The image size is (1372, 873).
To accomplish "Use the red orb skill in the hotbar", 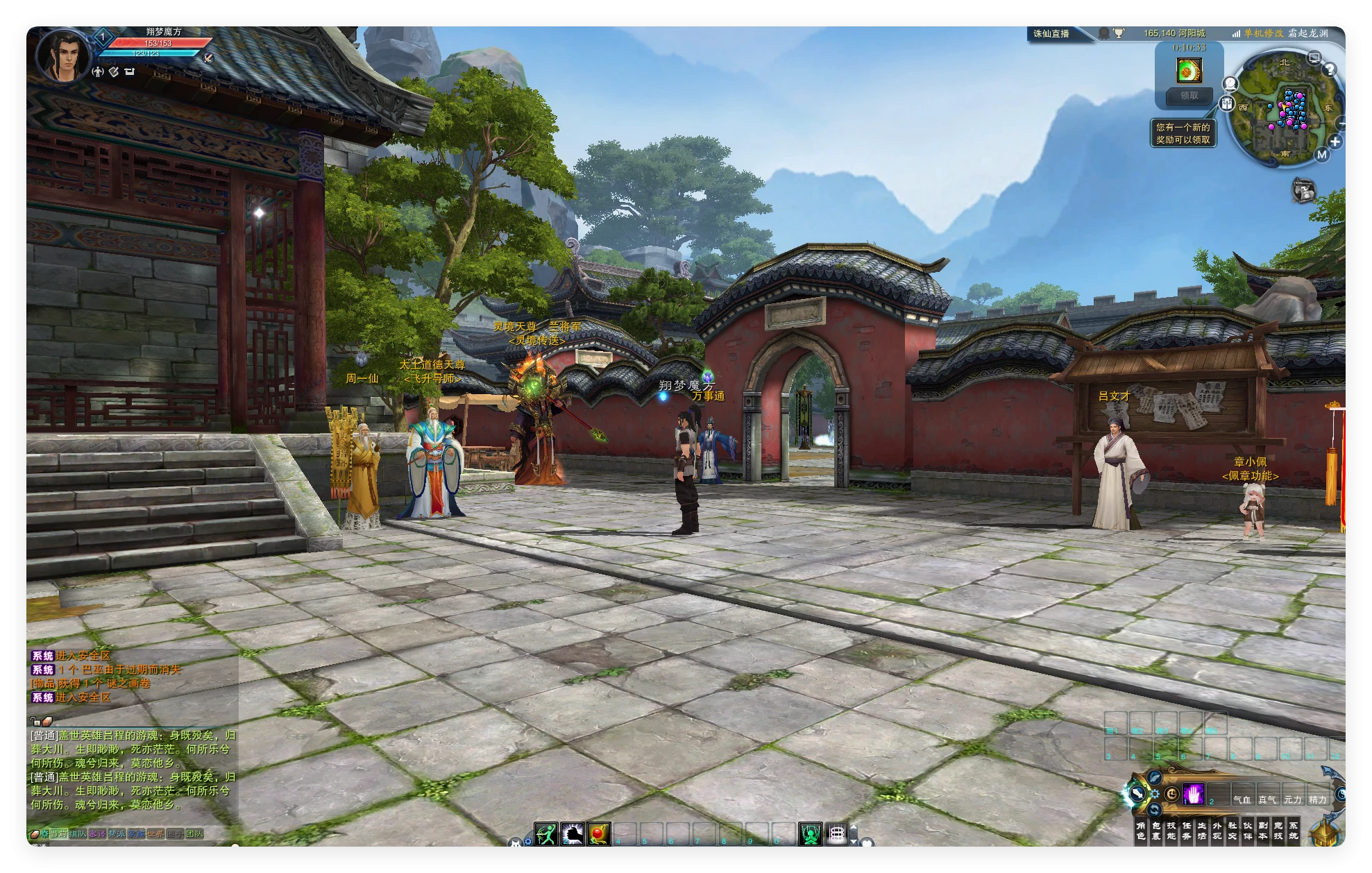I will (x=599, y=833).
